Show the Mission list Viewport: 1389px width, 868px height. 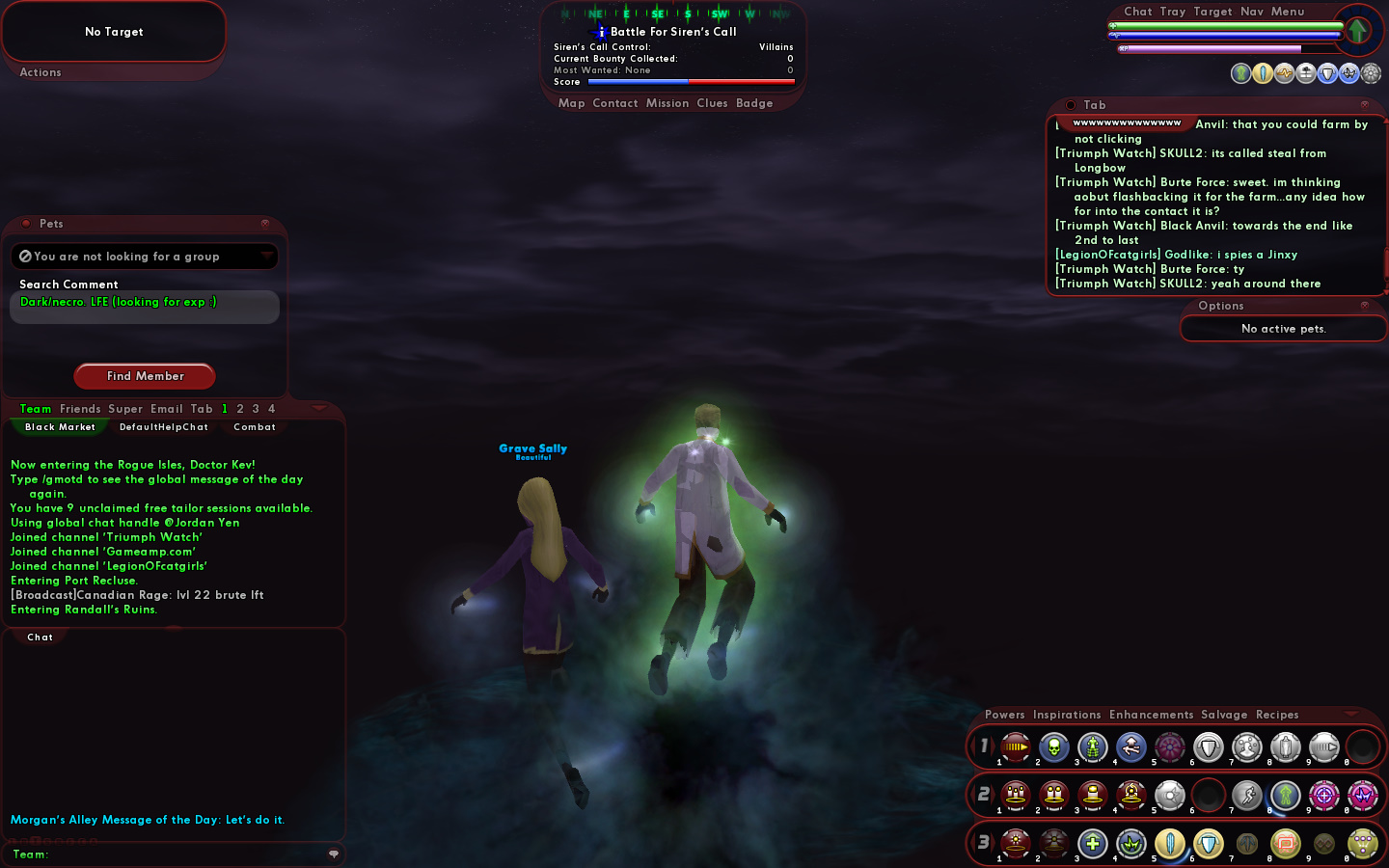(667, 103)
